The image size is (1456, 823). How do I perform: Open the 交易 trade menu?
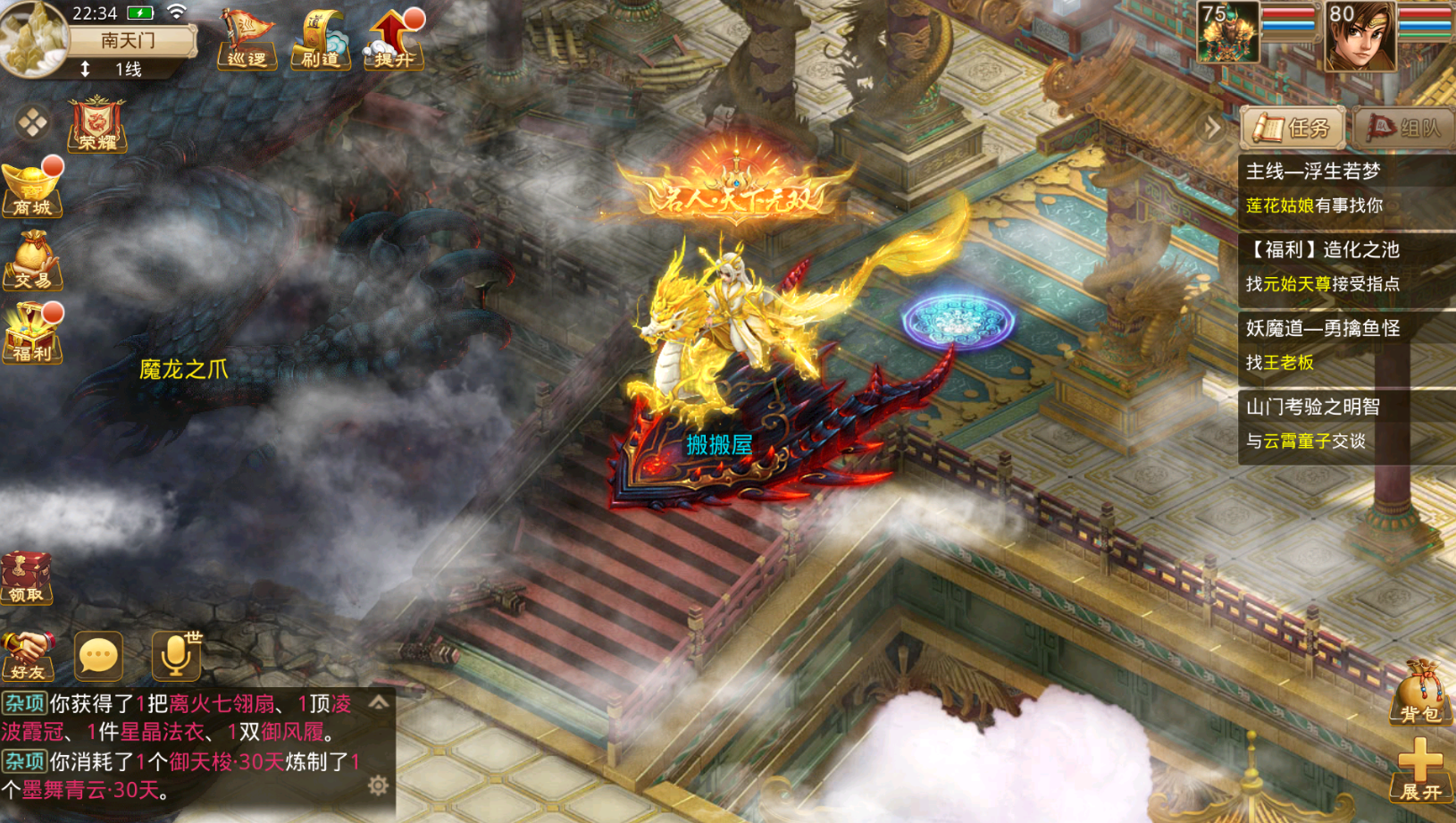32,261
